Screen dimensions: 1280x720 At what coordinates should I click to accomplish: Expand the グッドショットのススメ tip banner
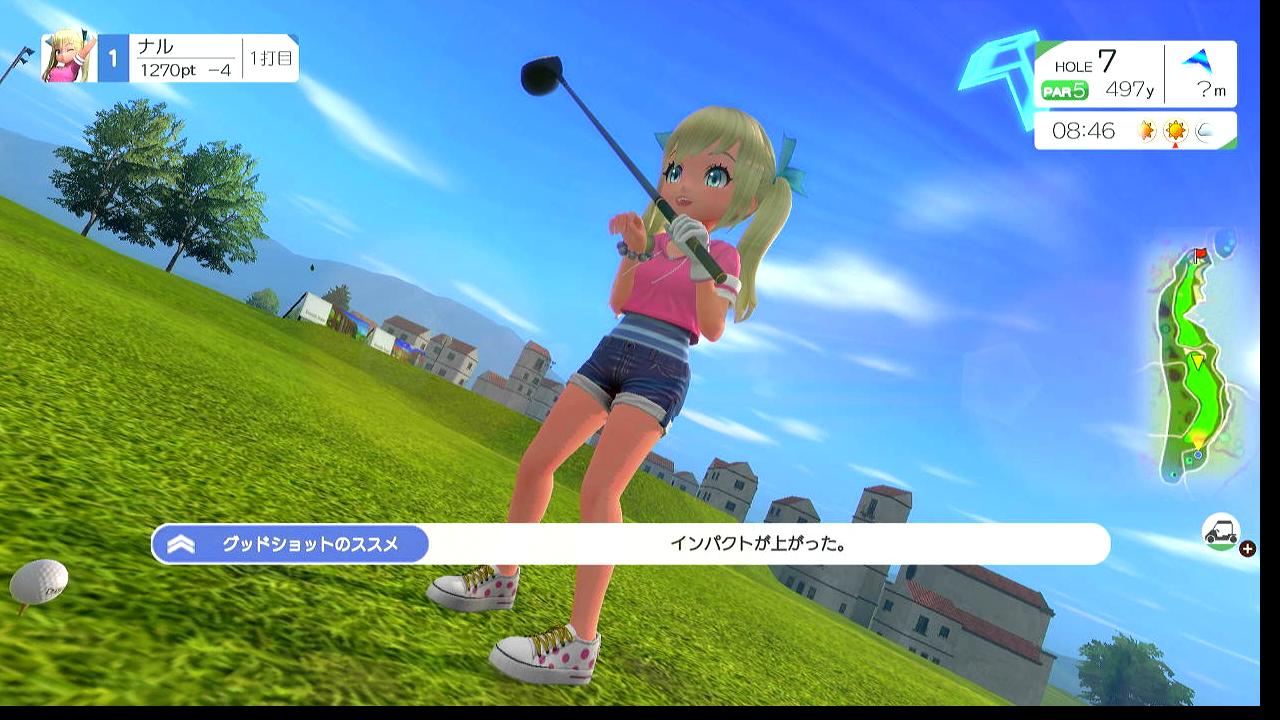coord(290,545)
